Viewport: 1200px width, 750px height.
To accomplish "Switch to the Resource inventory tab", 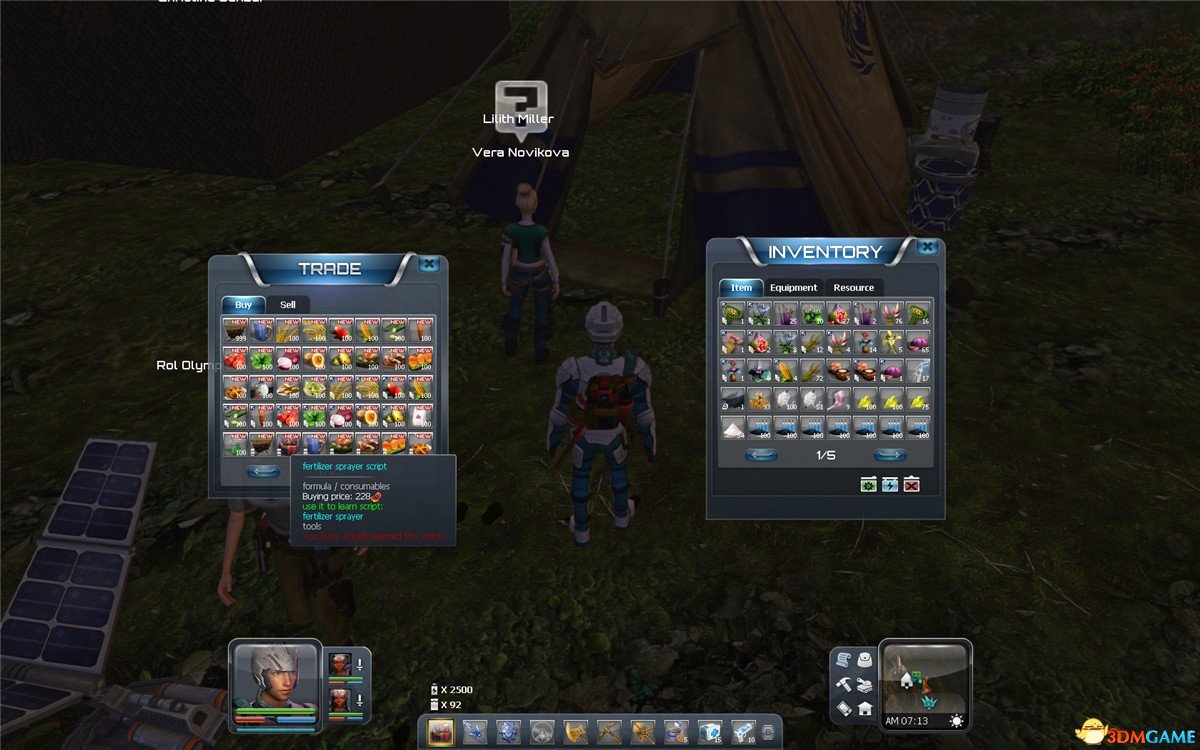I will pyautogui.click(x=853, y=287).
